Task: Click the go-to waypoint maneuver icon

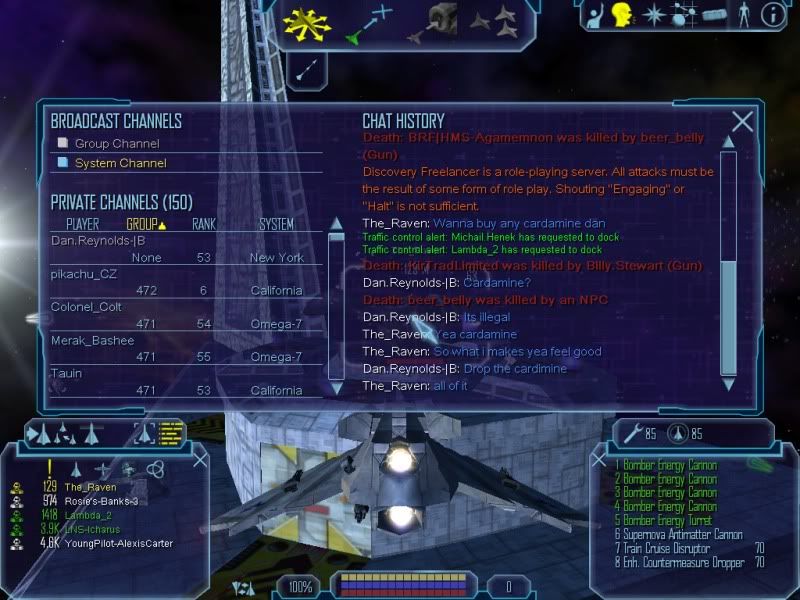Action: (367, 24)
